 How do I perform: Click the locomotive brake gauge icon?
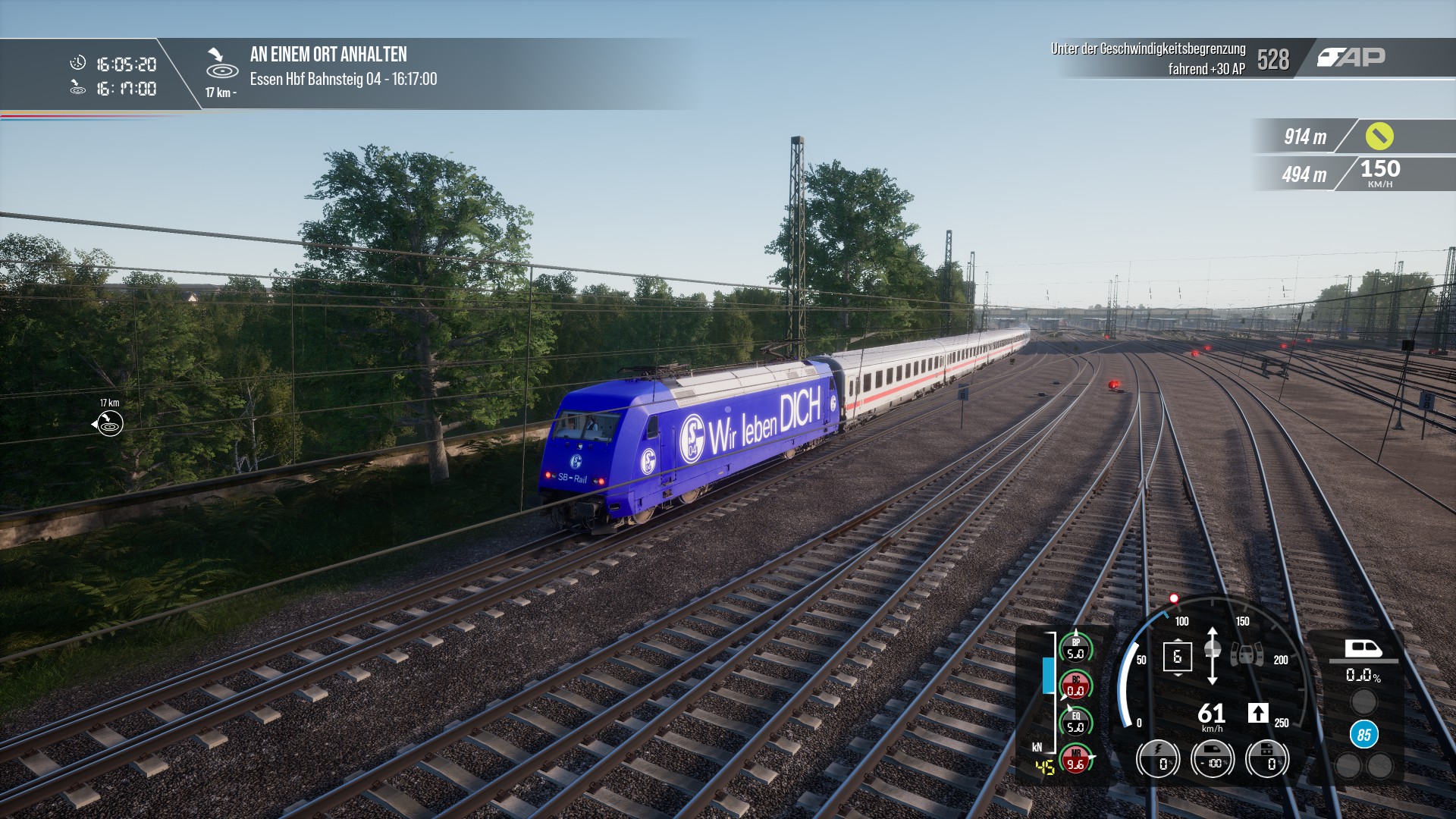tap(1267, 759)
